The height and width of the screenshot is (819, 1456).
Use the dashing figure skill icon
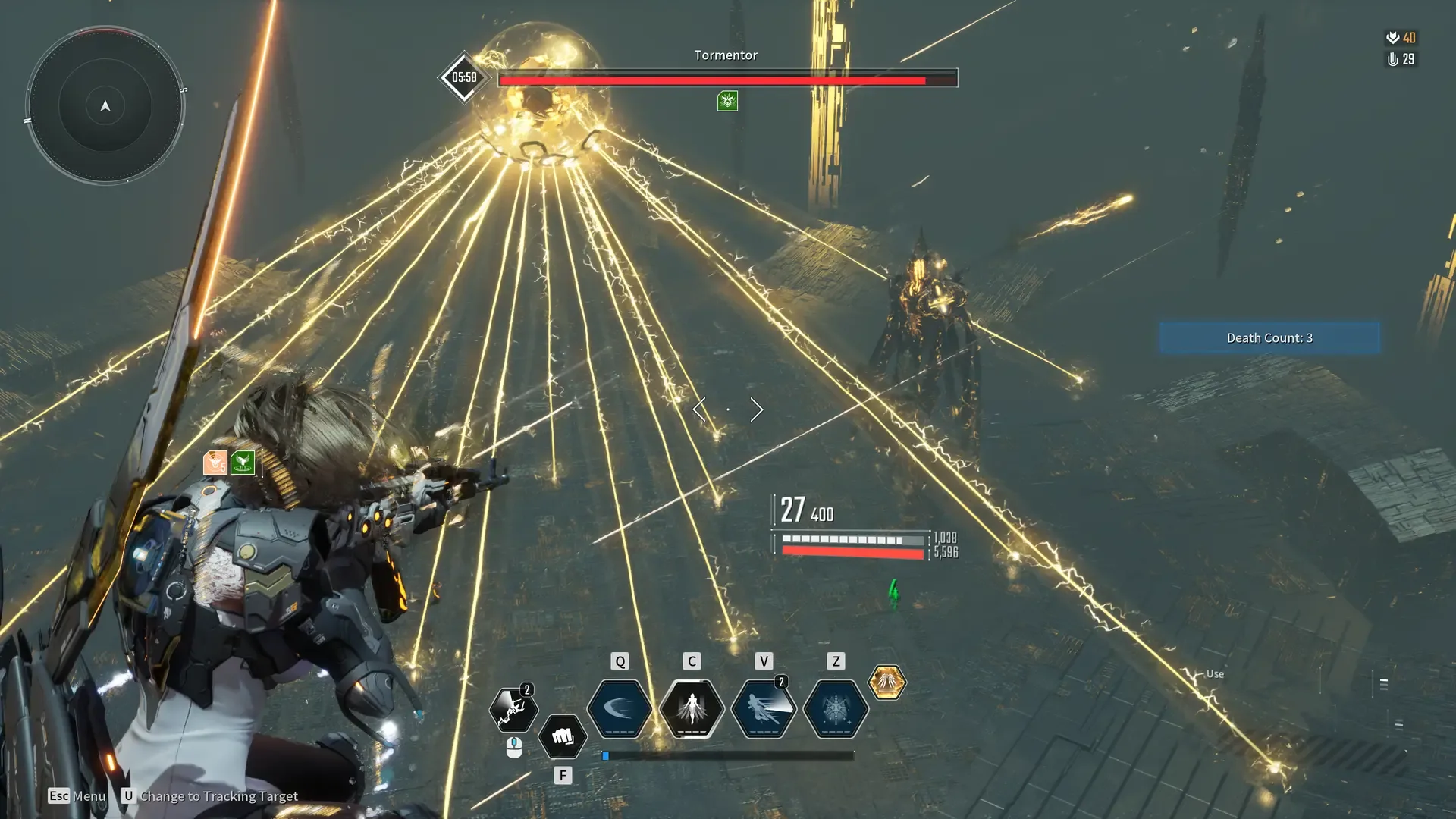coord(764,708)
